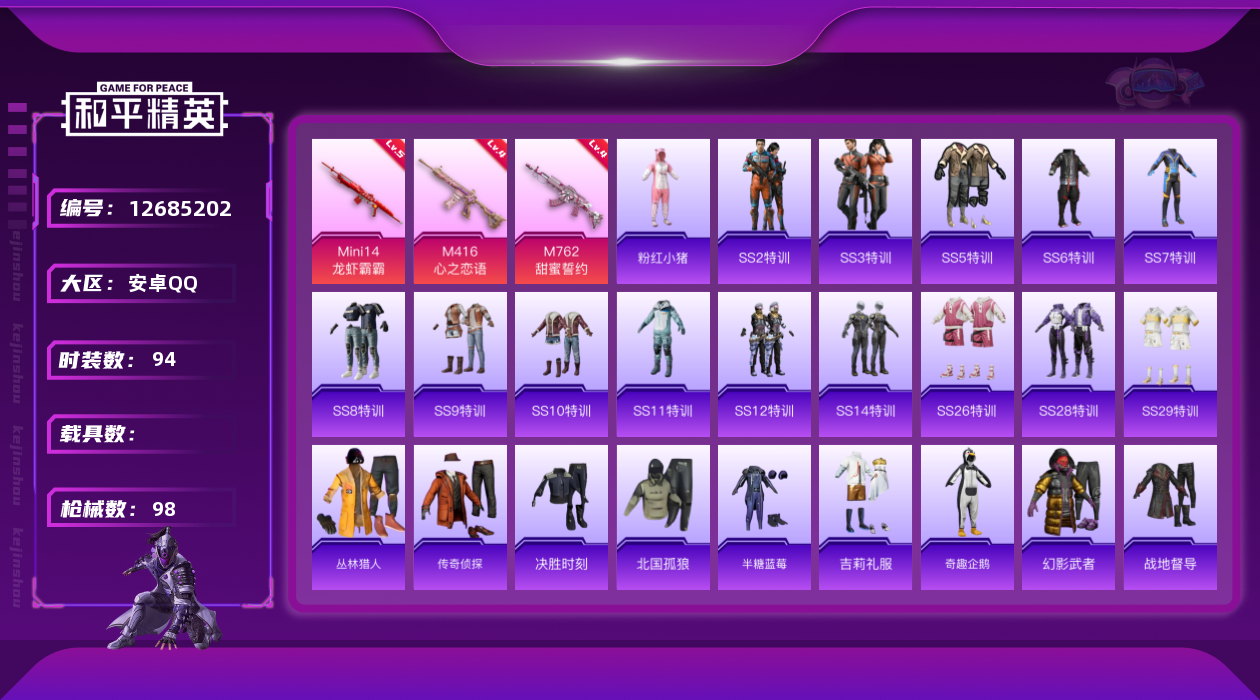The height and width of the screenshot is (700, 1260).
Task: Click the 幻影武者 outfit card
Action: (1068, 517)
